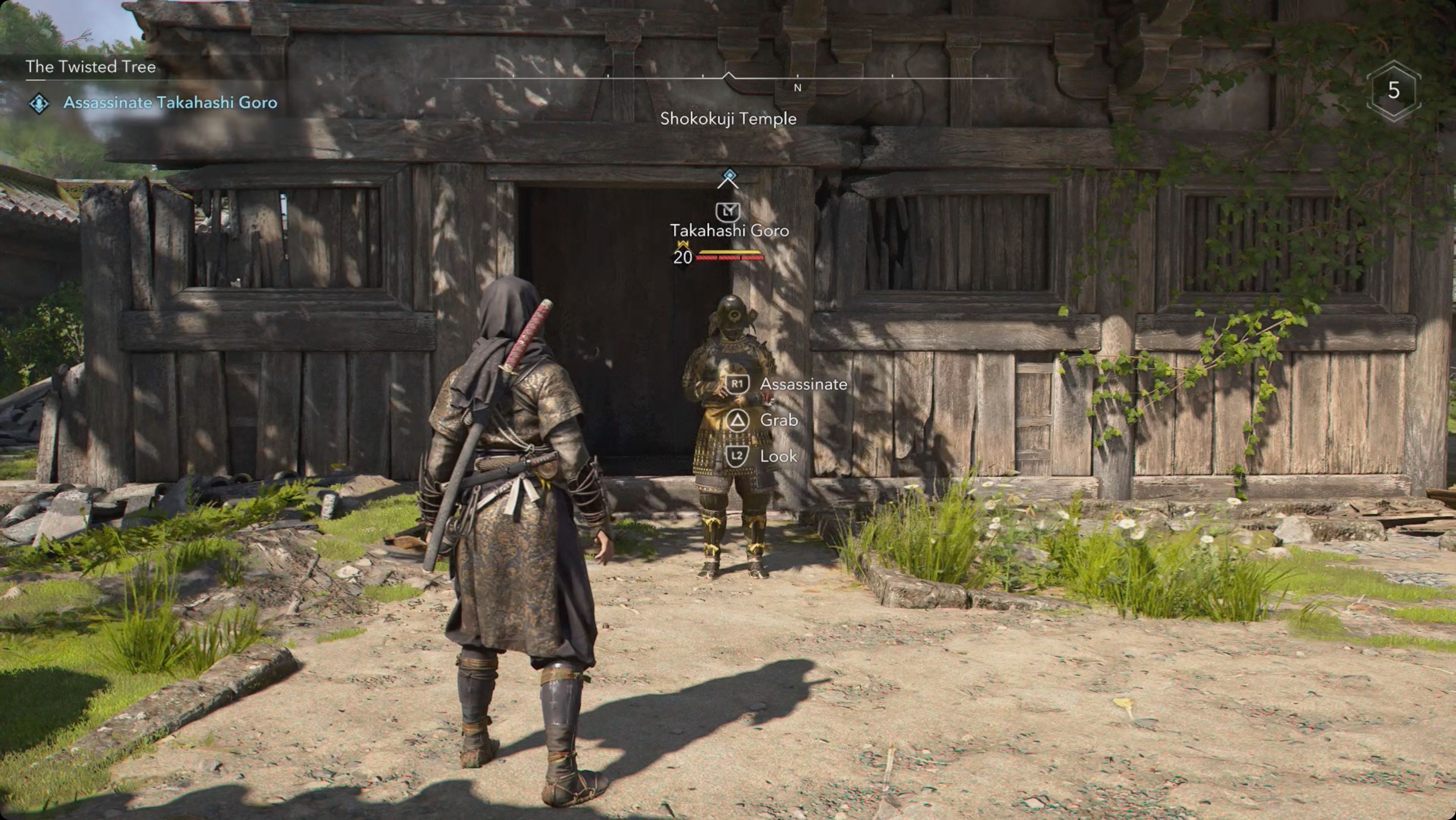Select the Triangle Grab button icon
Image resolution: width=1456 pixels, height=820 pixels.
[x=738, y=420]
